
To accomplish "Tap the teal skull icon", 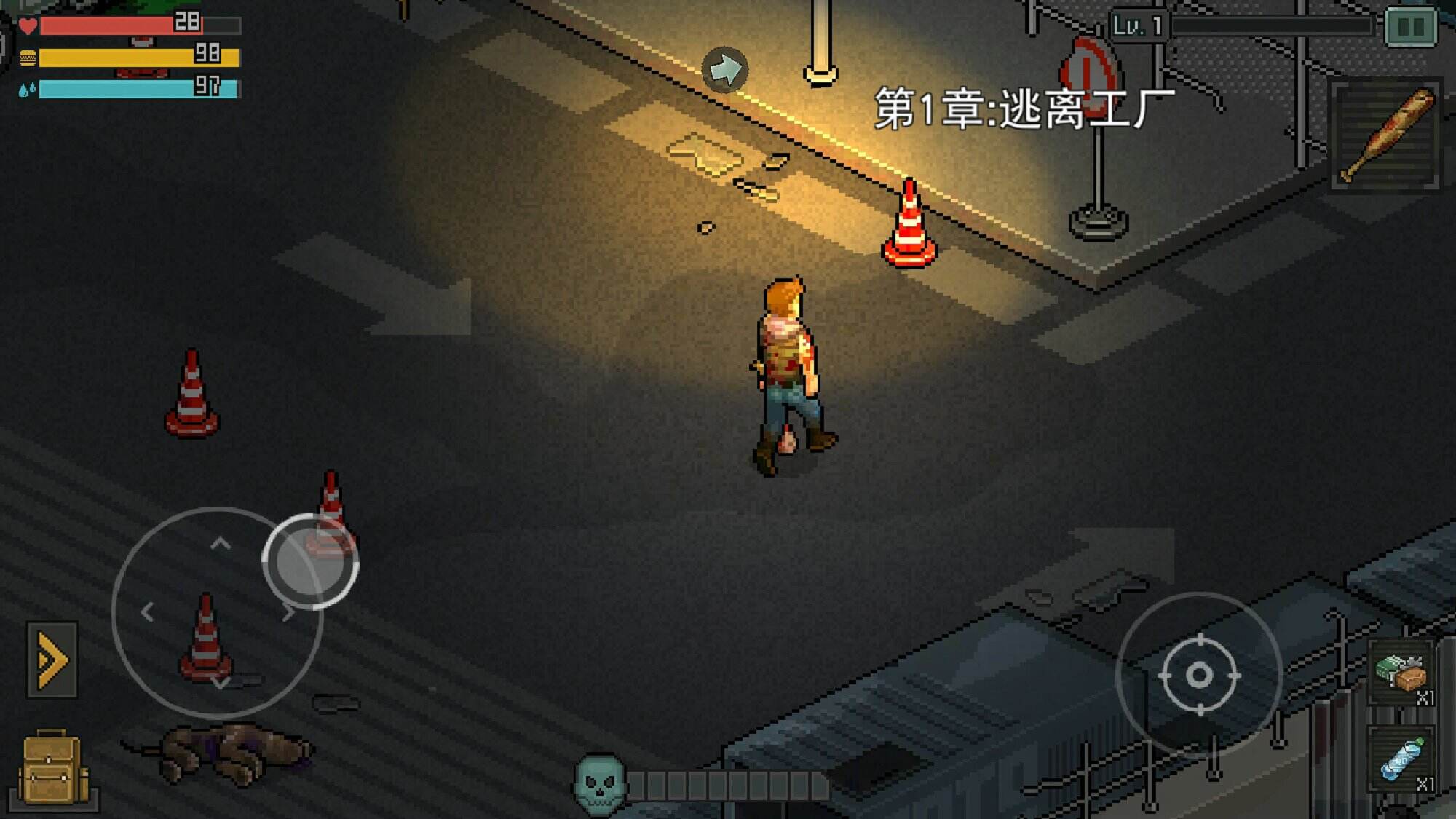I will point(600,784).
